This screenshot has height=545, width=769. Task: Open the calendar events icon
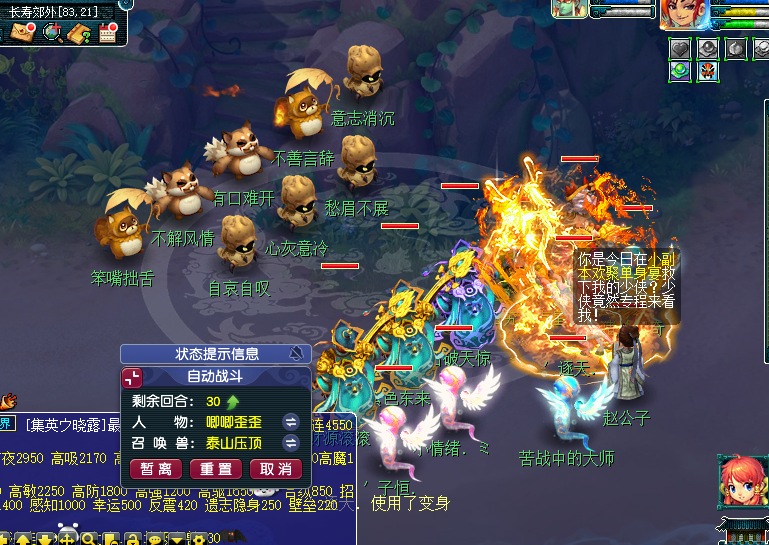point(107,32)
